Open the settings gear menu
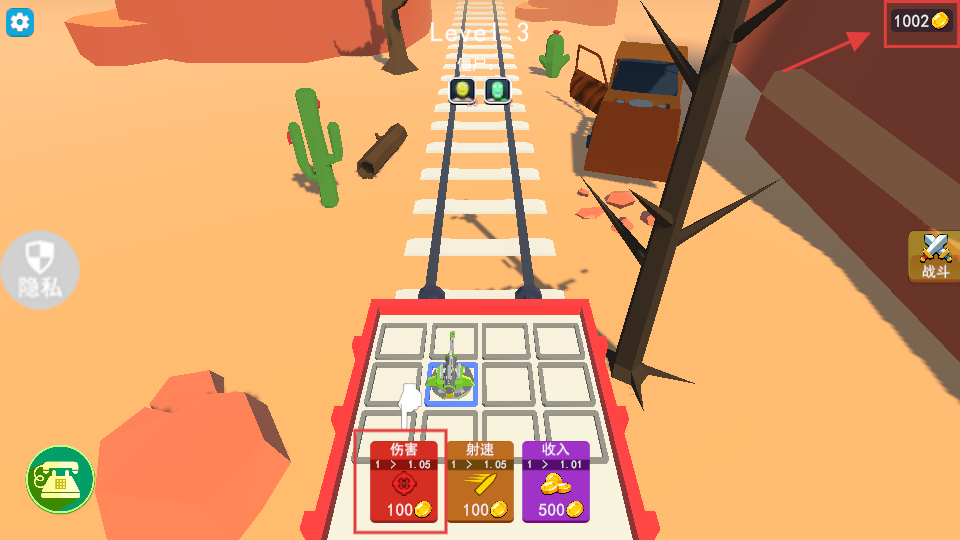The height and width of the screenshot is (540, 960). pyautogui.click(x=20, y=22)
